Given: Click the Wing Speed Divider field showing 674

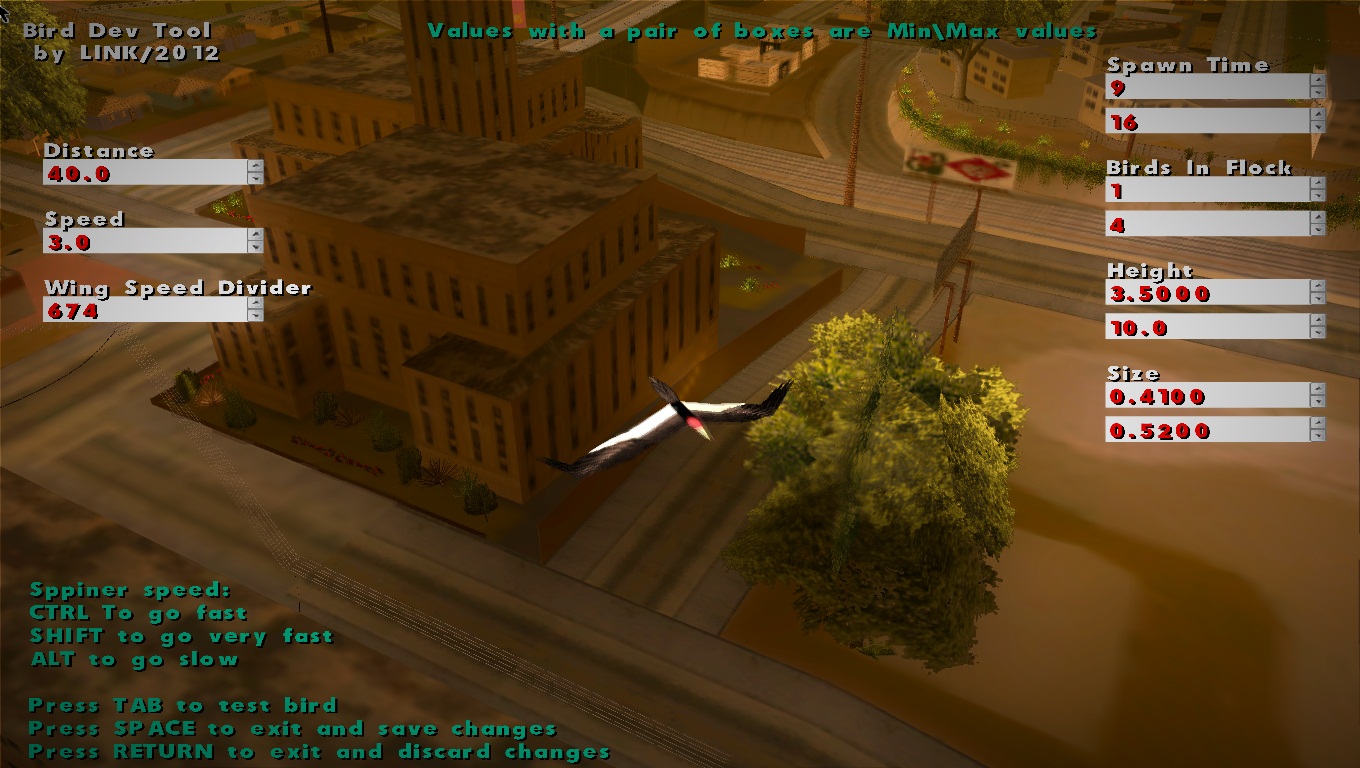Looking at the screenshot, I should click(140, 310).
